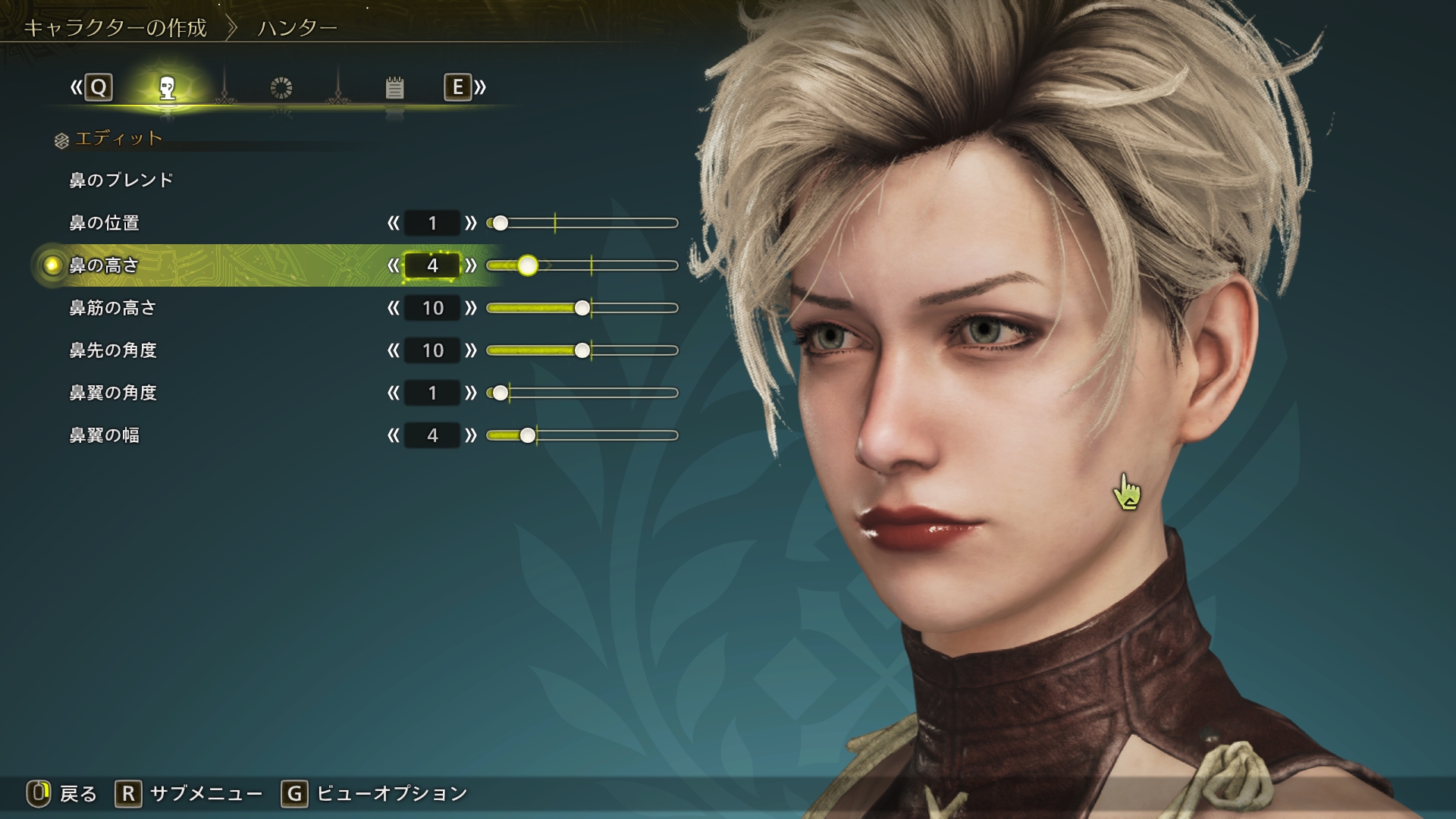The image size is (1456, 819).
Task: Select the 鼻の位置 row label
Action: pos(105,223)
